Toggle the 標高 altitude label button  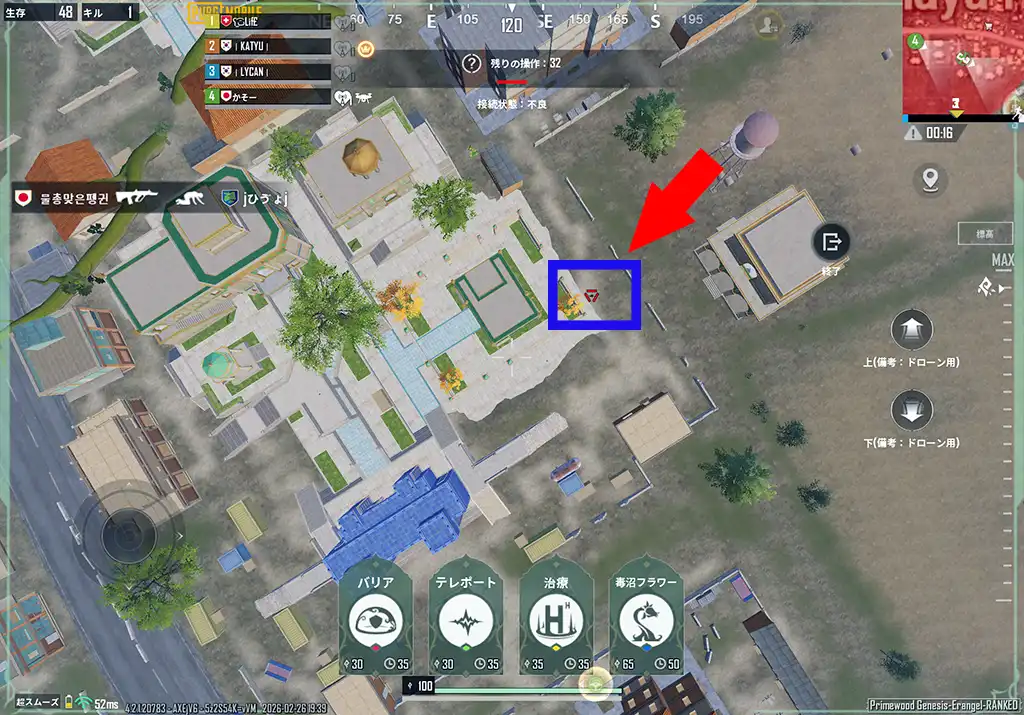[984, 234]
